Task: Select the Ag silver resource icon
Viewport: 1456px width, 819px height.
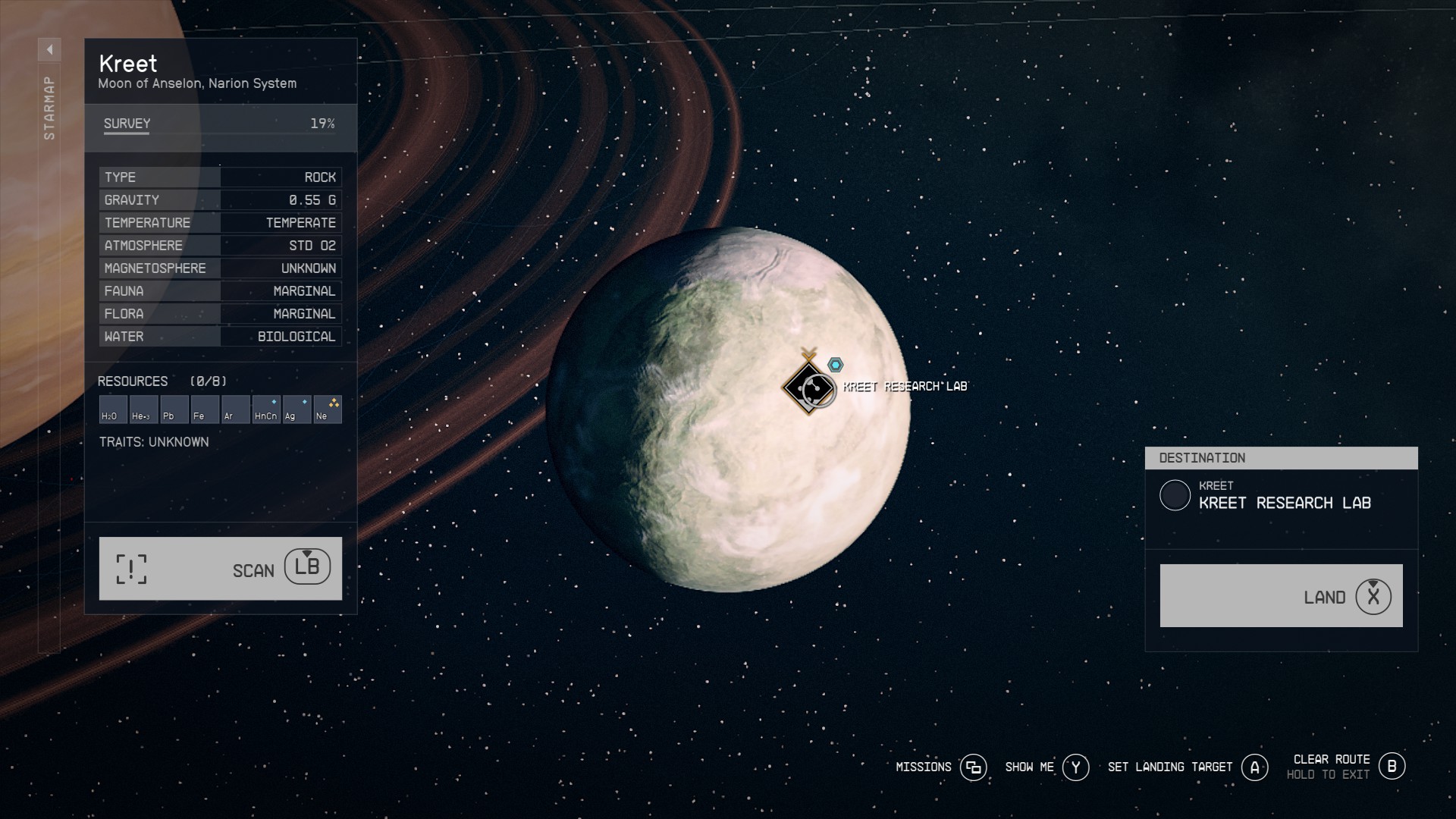Action: [x=296, y=409]
